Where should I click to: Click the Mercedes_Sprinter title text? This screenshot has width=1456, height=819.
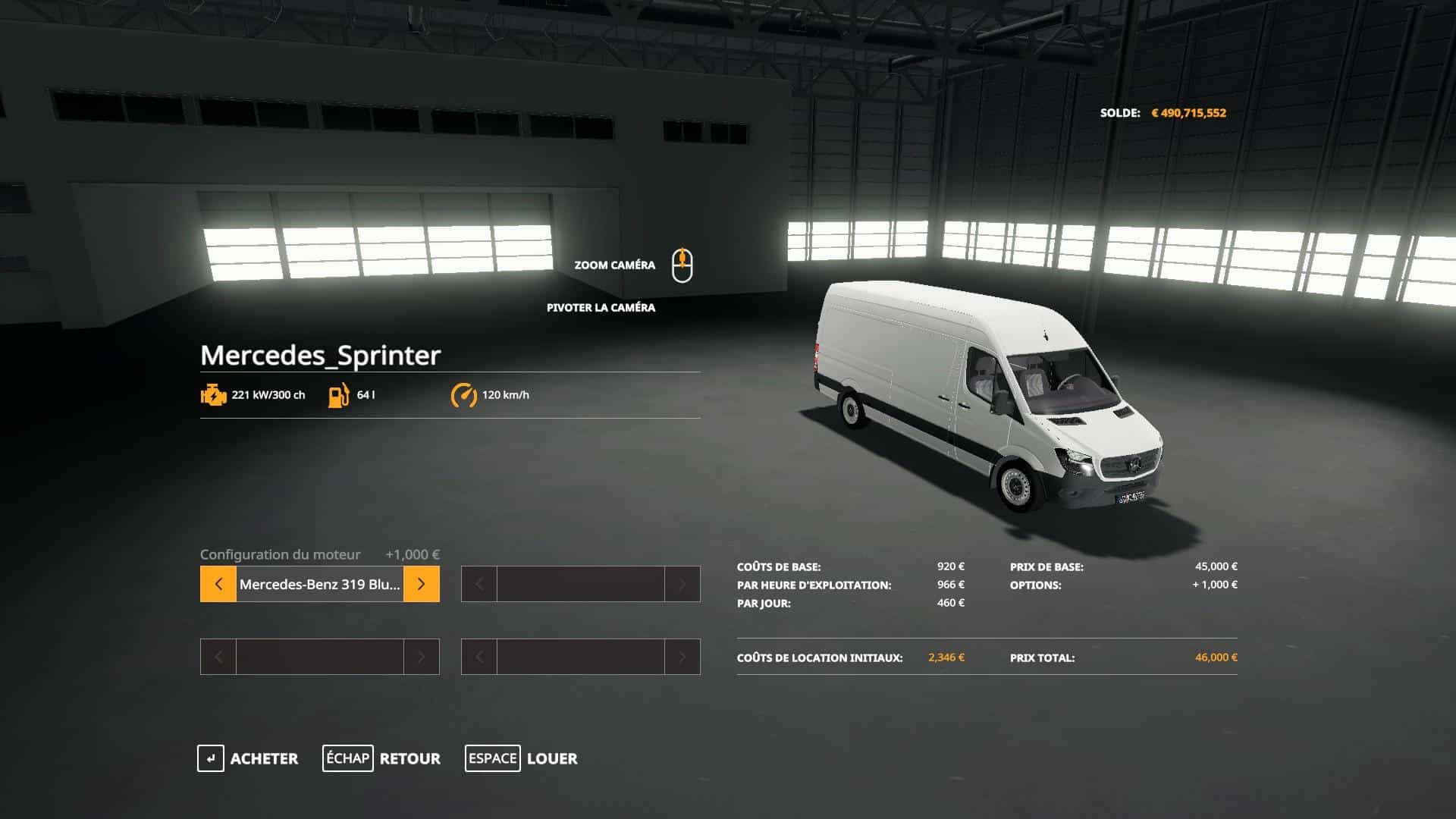[x=321, y=353]
